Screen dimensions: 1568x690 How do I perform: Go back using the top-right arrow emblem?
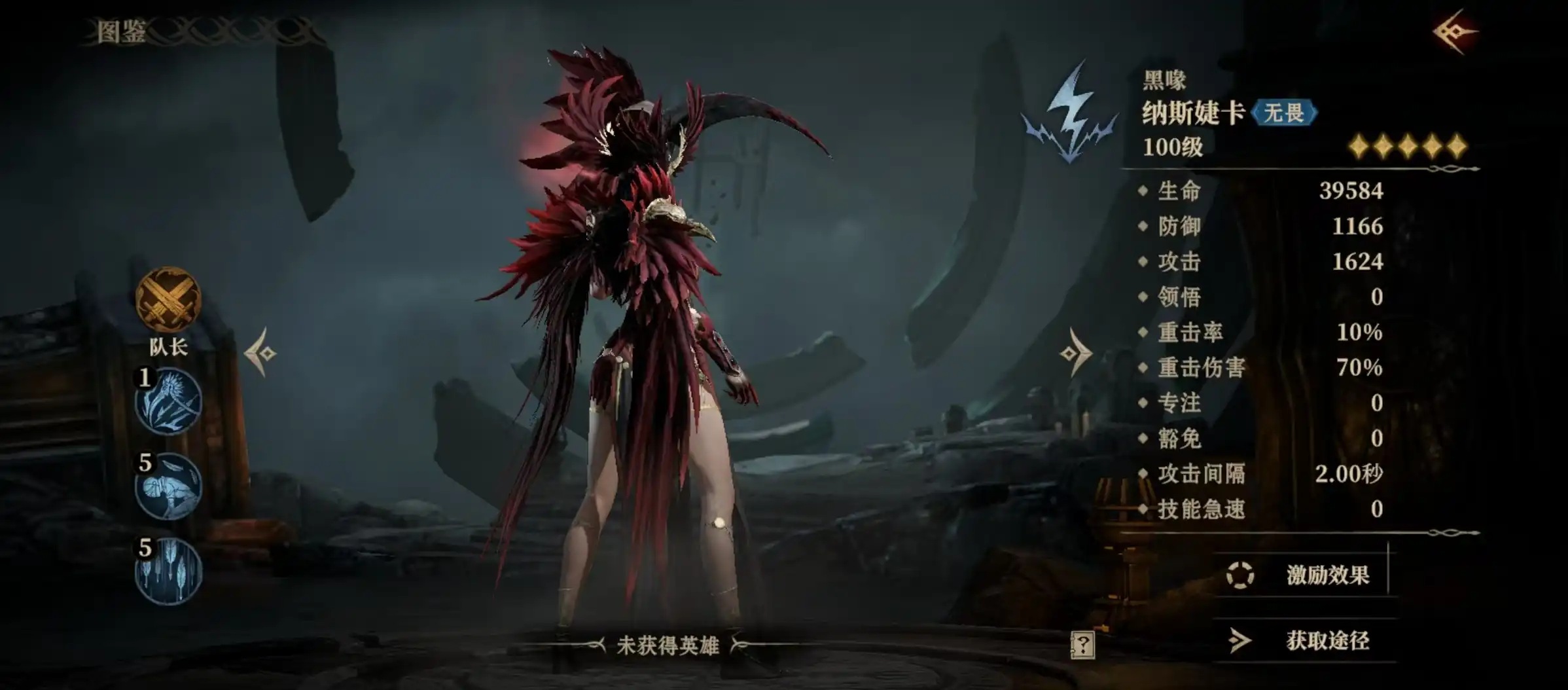tap(1455, 31)
